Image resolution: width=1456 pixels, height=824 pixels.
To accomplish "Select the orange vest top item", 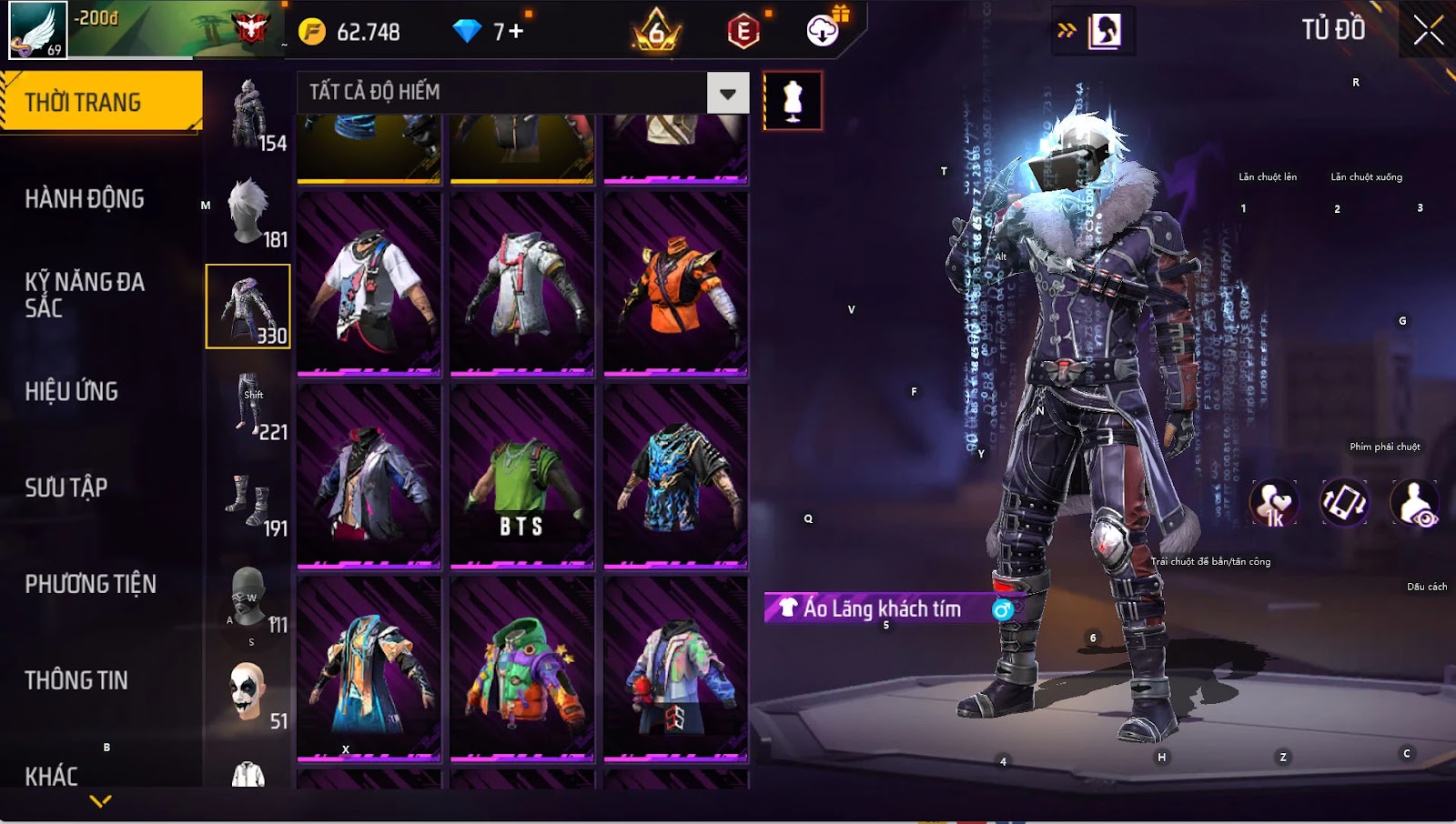I will tap(675, 284).
